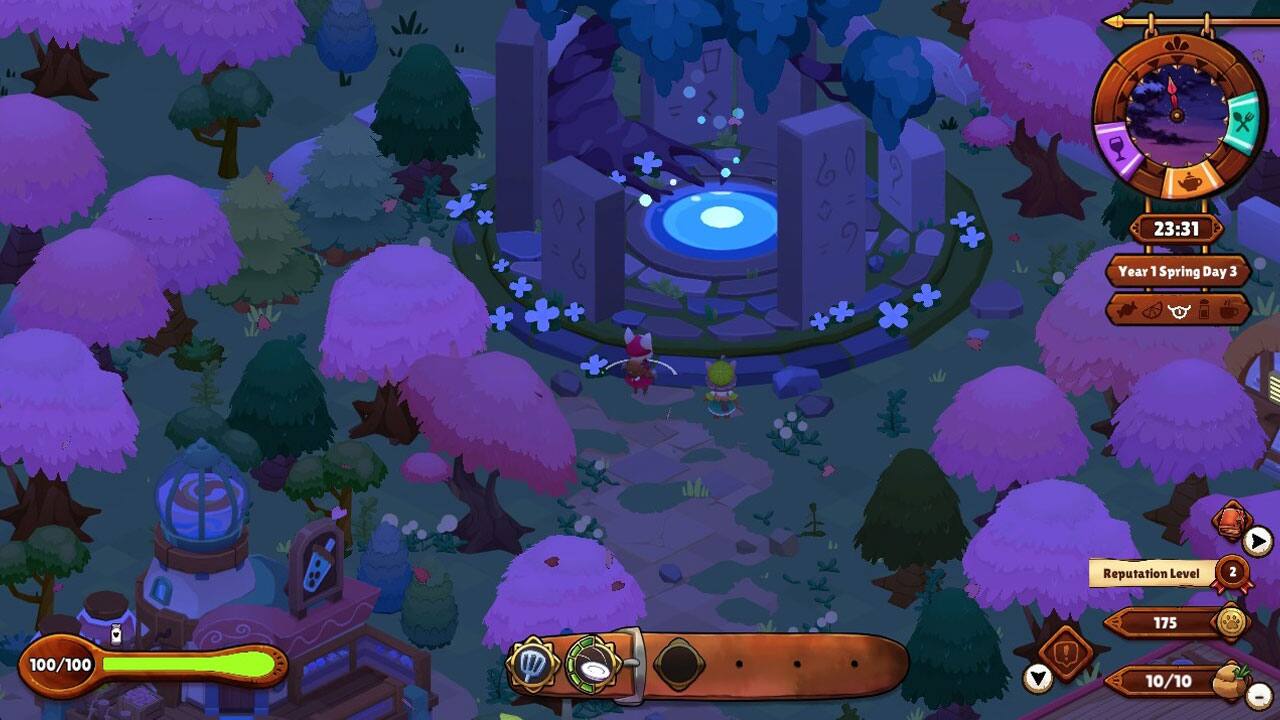The image size is (1280, 720).
Task: Open the backpack inventory icon
Action: tap(1230, 521)
